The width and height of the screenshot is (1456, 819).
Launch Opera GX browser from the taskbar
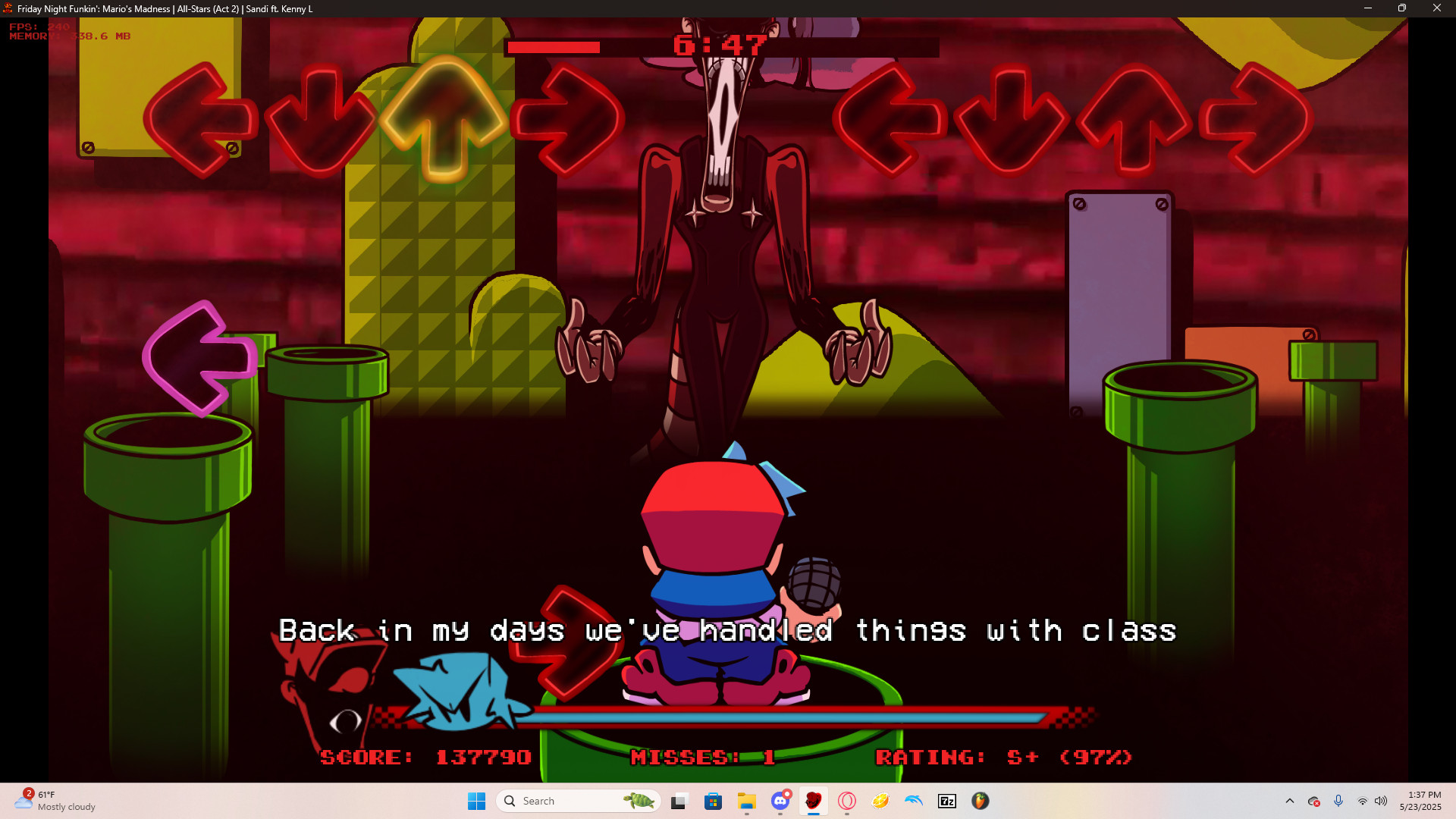tap(846, 802)
